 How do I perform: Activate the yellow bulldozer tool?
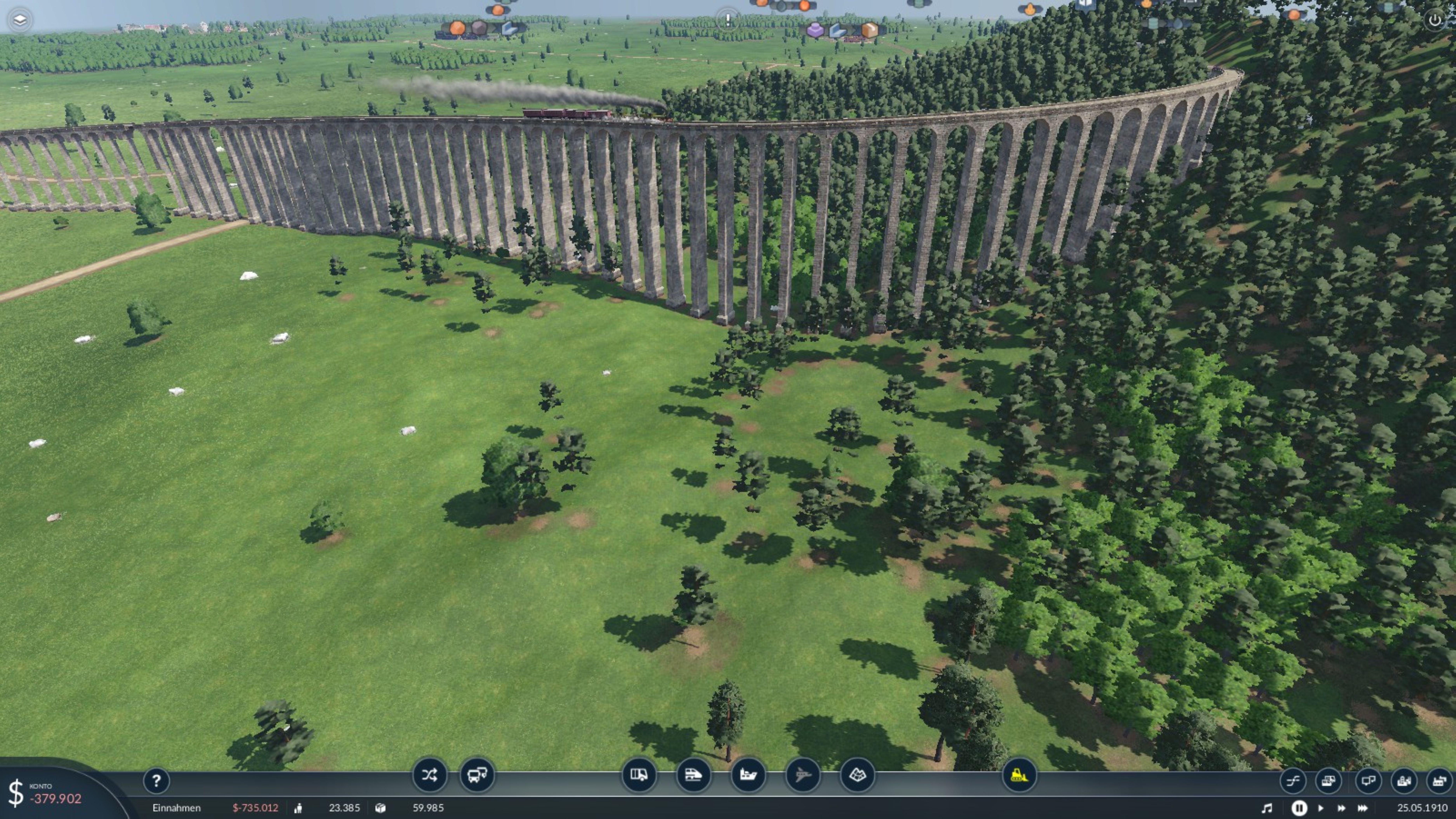(x=1019, y=775)
